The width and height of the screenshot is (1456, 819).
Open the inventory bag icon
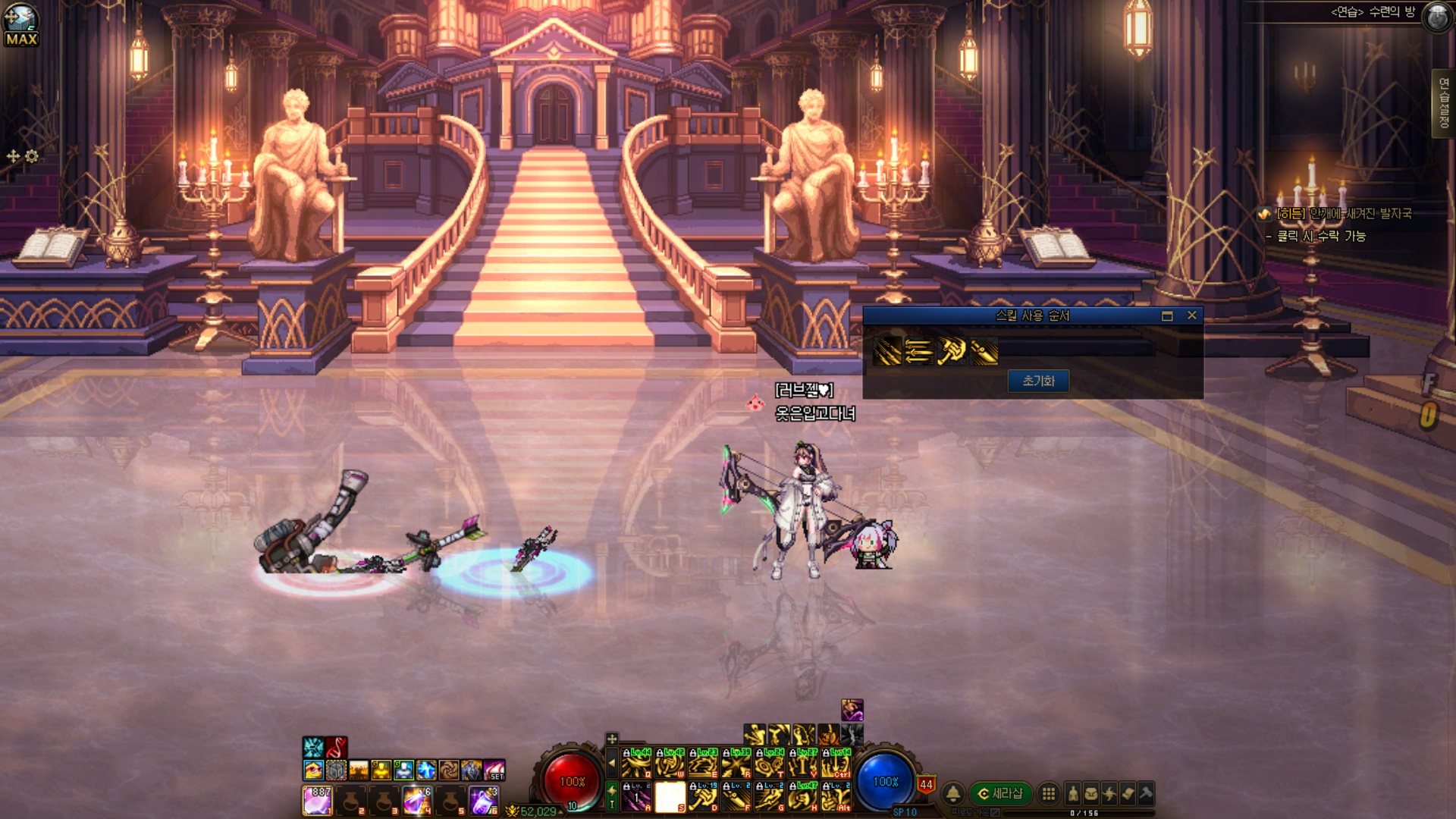(1091, 793)
